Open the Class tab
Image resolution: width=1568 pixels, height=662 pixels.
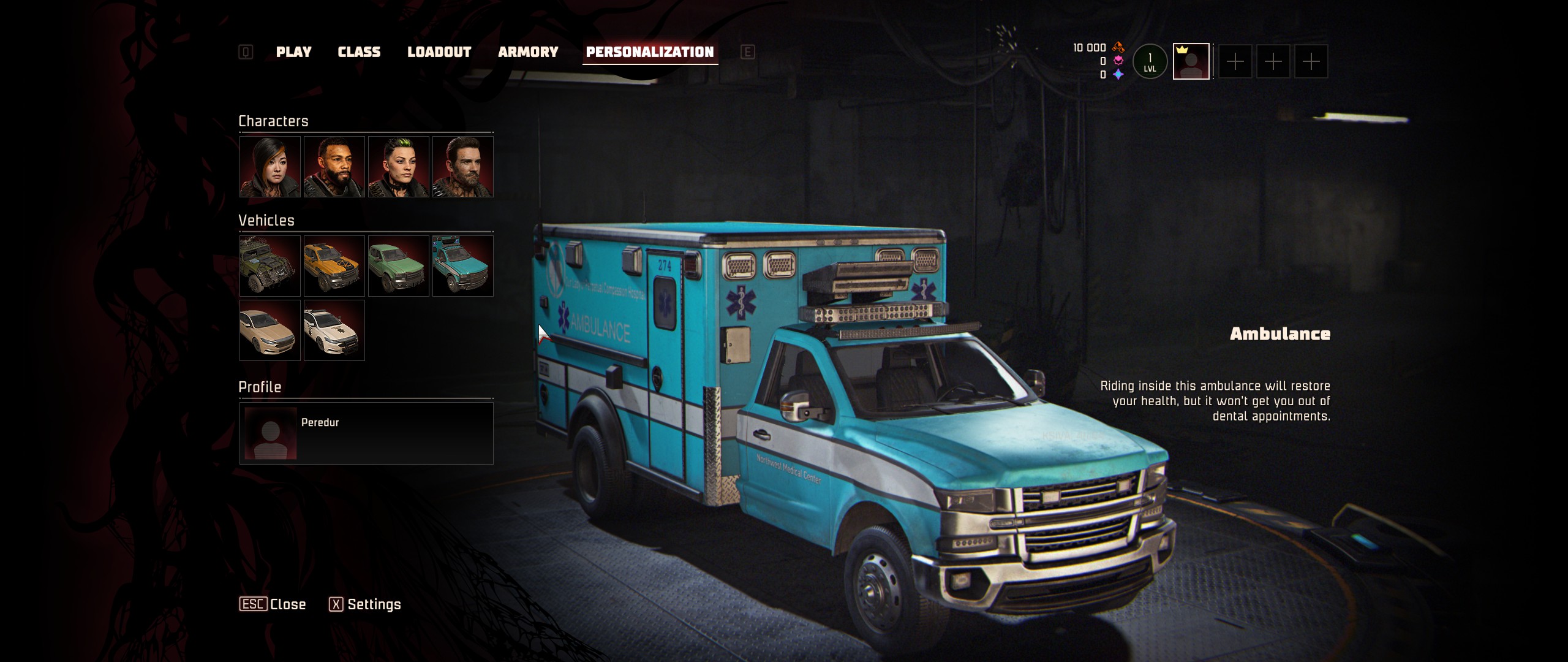(x=359, y=52)
